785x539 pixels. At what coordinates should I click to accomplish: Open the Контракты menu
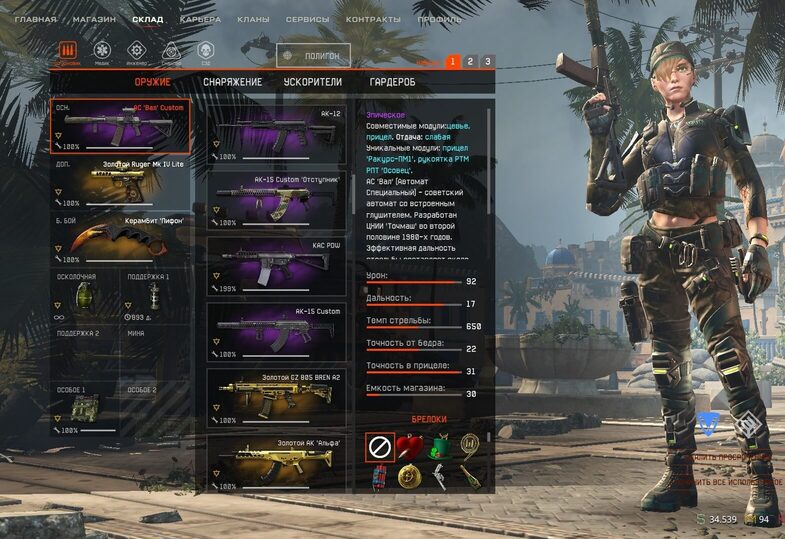tap(373, 19)
